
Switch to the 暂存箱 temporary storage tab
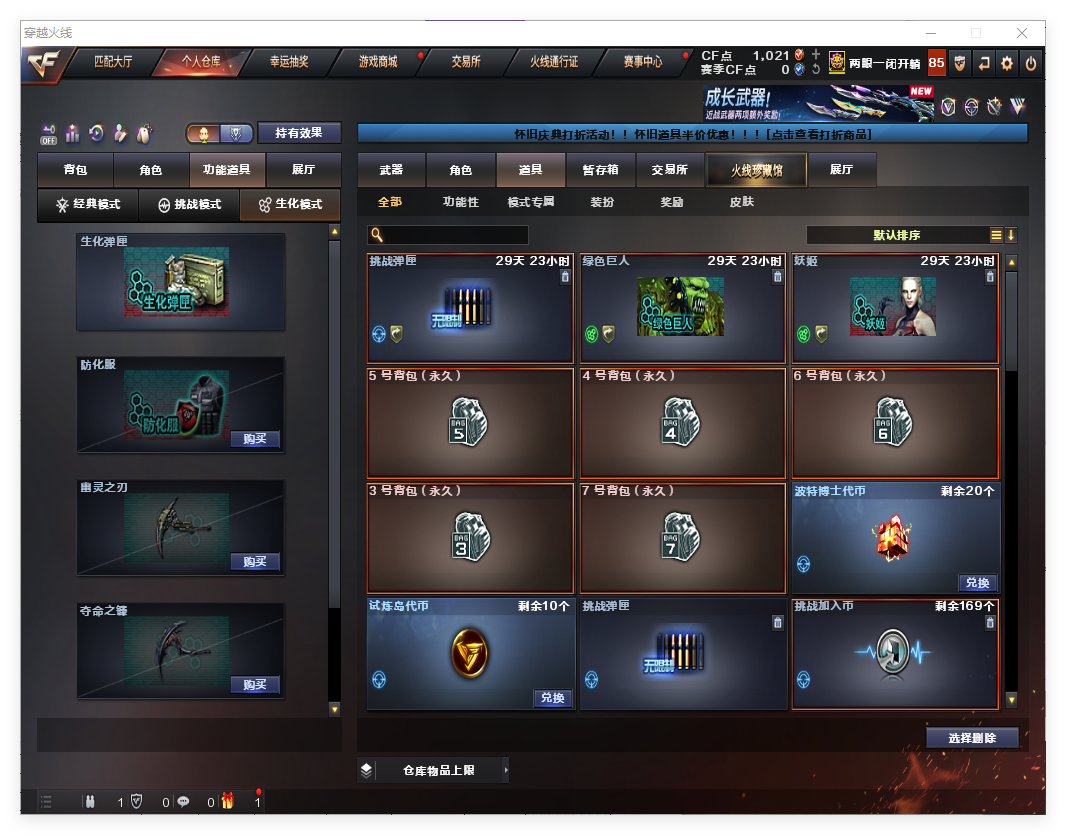600,170
